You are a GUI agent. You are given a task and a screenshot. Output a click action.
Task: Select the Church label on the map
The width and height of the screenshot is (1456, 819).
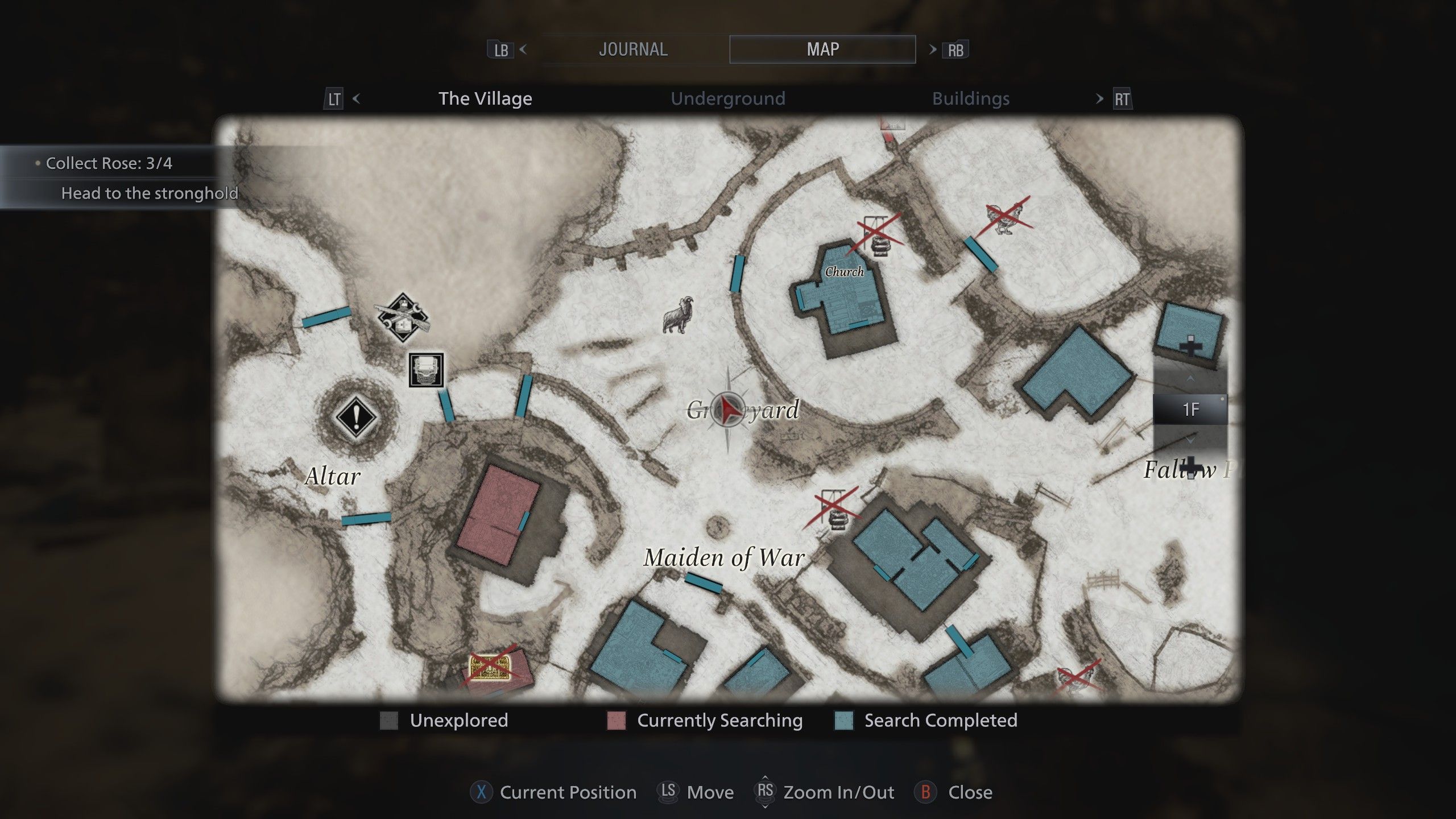coord(844,272)
